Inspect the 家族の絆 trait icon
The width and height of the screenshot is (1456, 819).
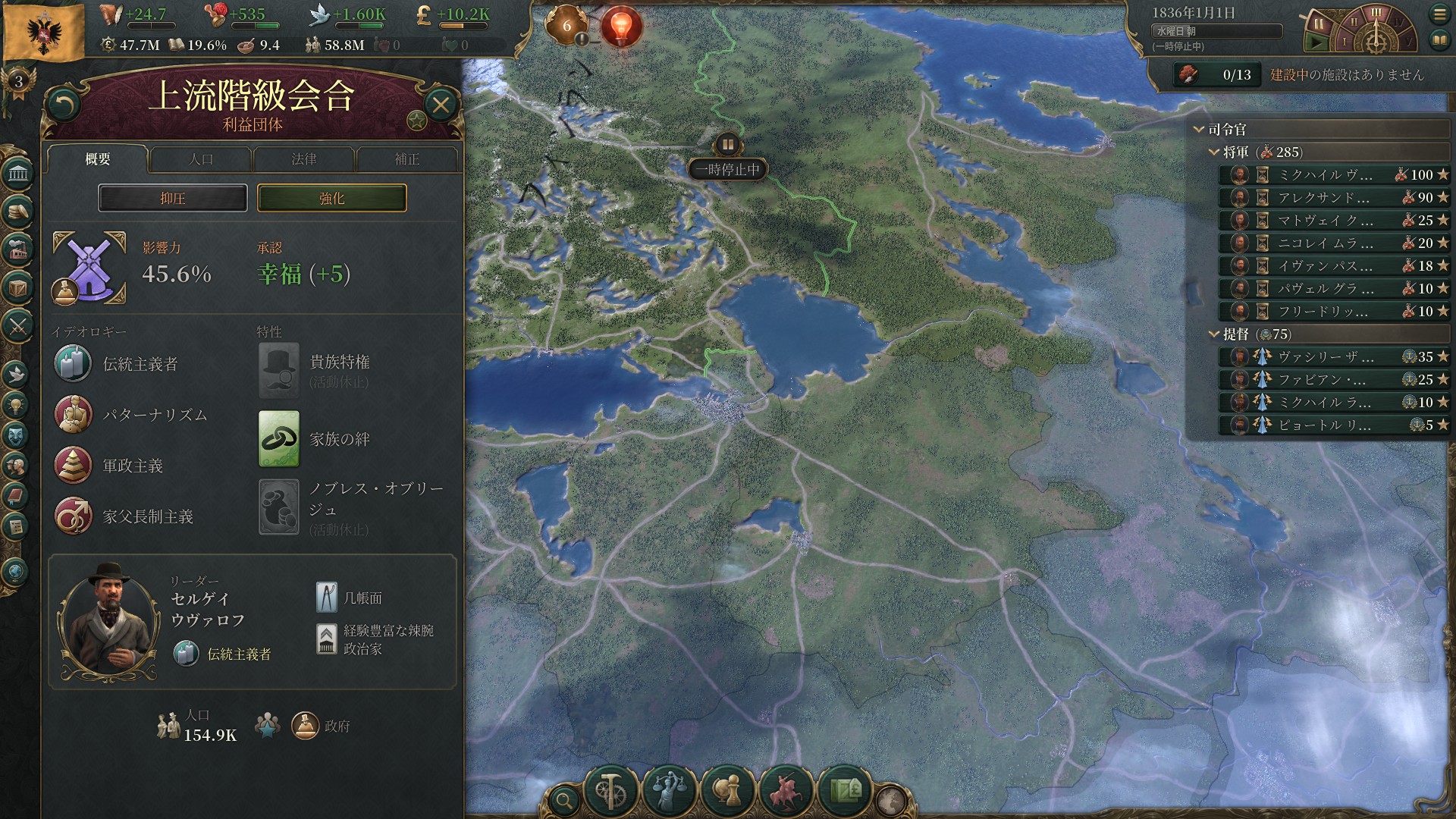point(279,439)
